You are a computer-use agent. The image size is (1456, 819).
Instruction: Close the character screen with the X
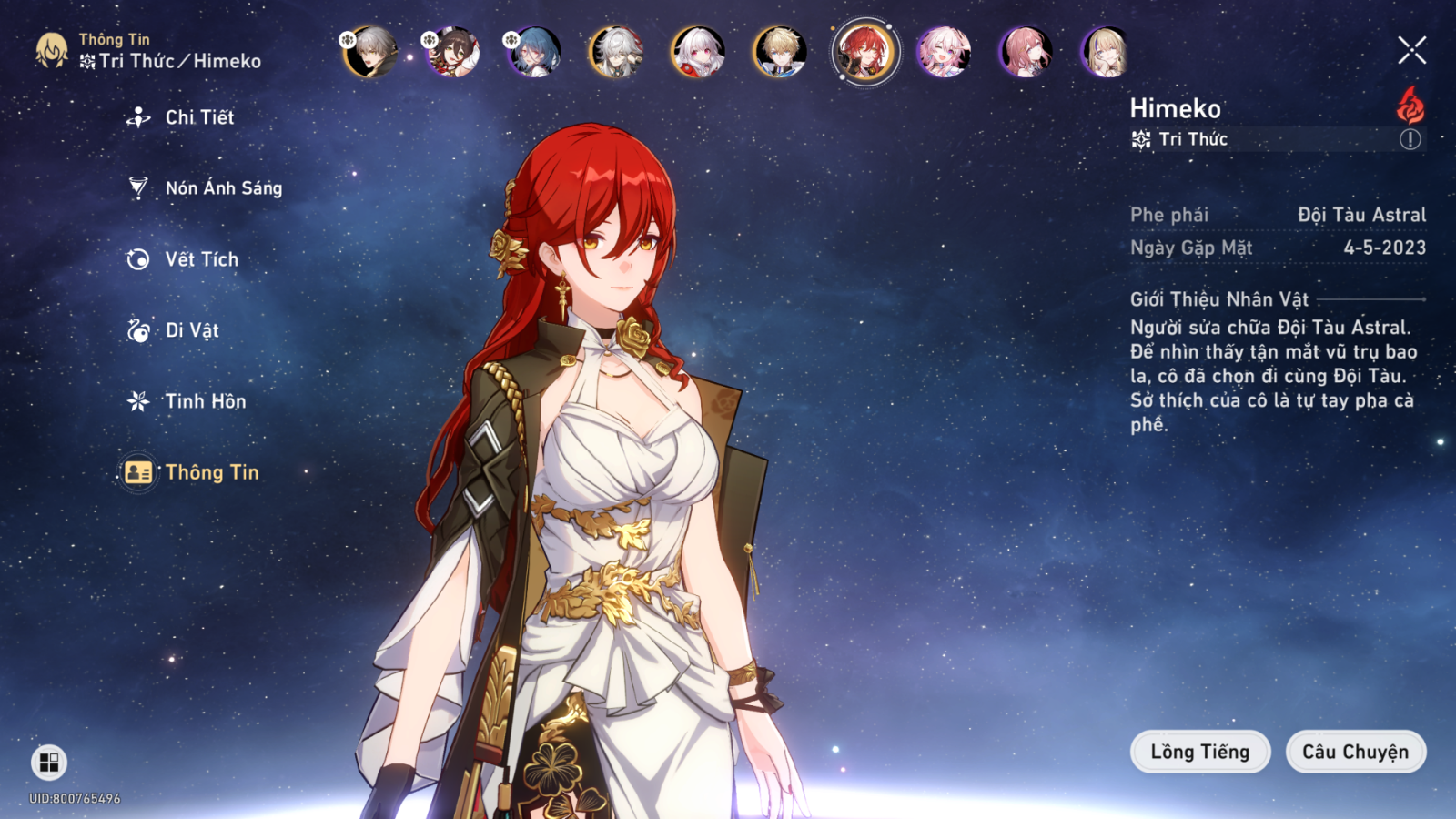pyautogui.click(x=1411, y=50)
